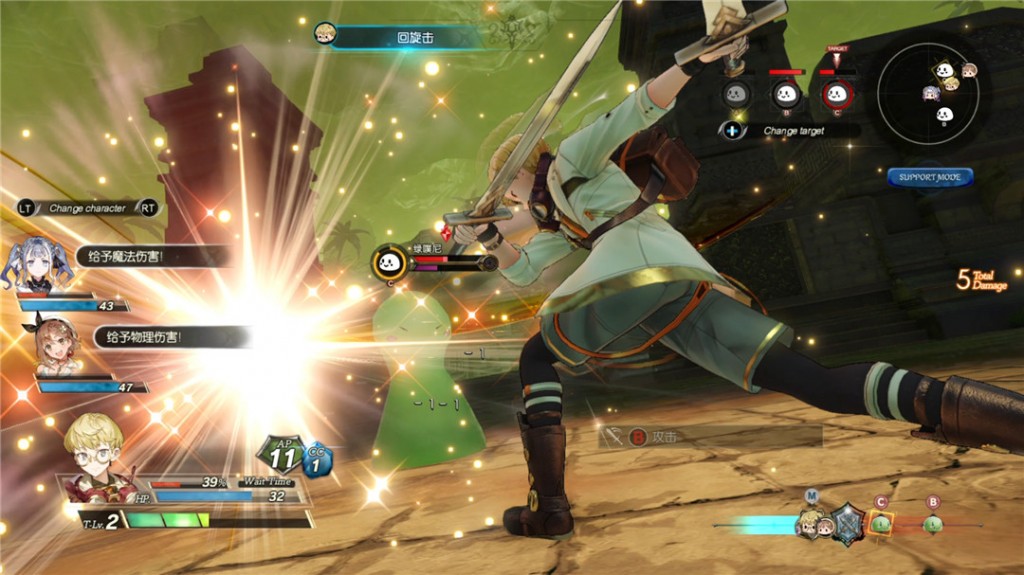Toggle the blue SUPPORT MODE button
The width and height of the screenshot is (1024, 575).
[x=930, y=177]
